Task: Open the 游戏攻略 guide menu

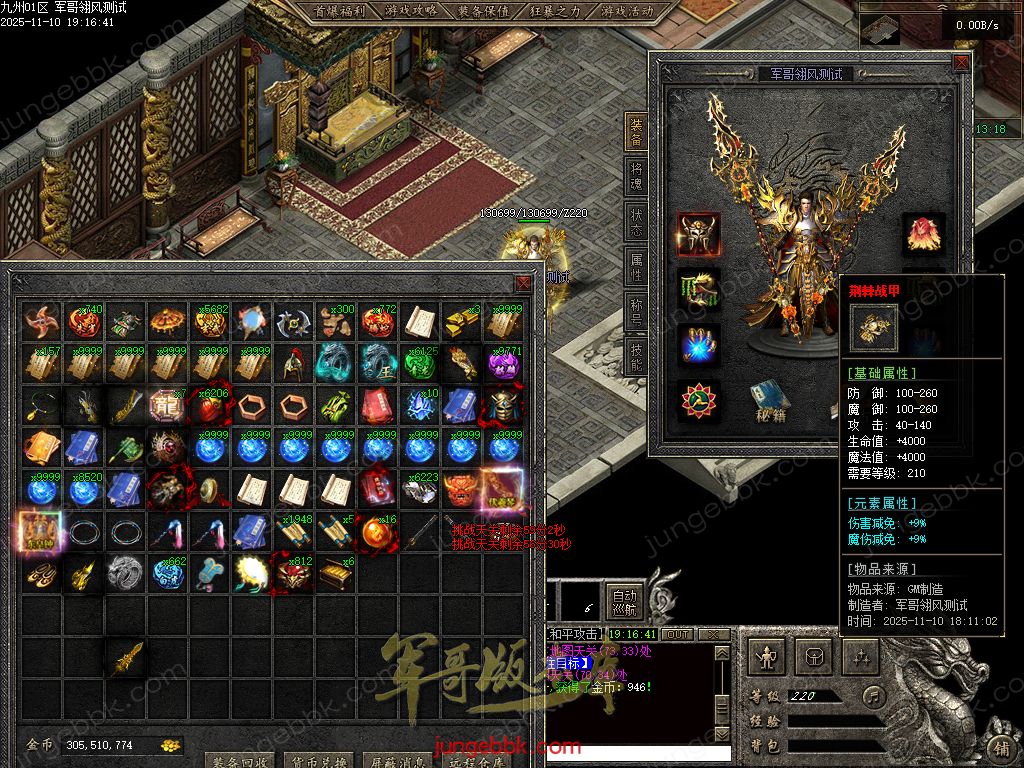Action: point(410,11)
